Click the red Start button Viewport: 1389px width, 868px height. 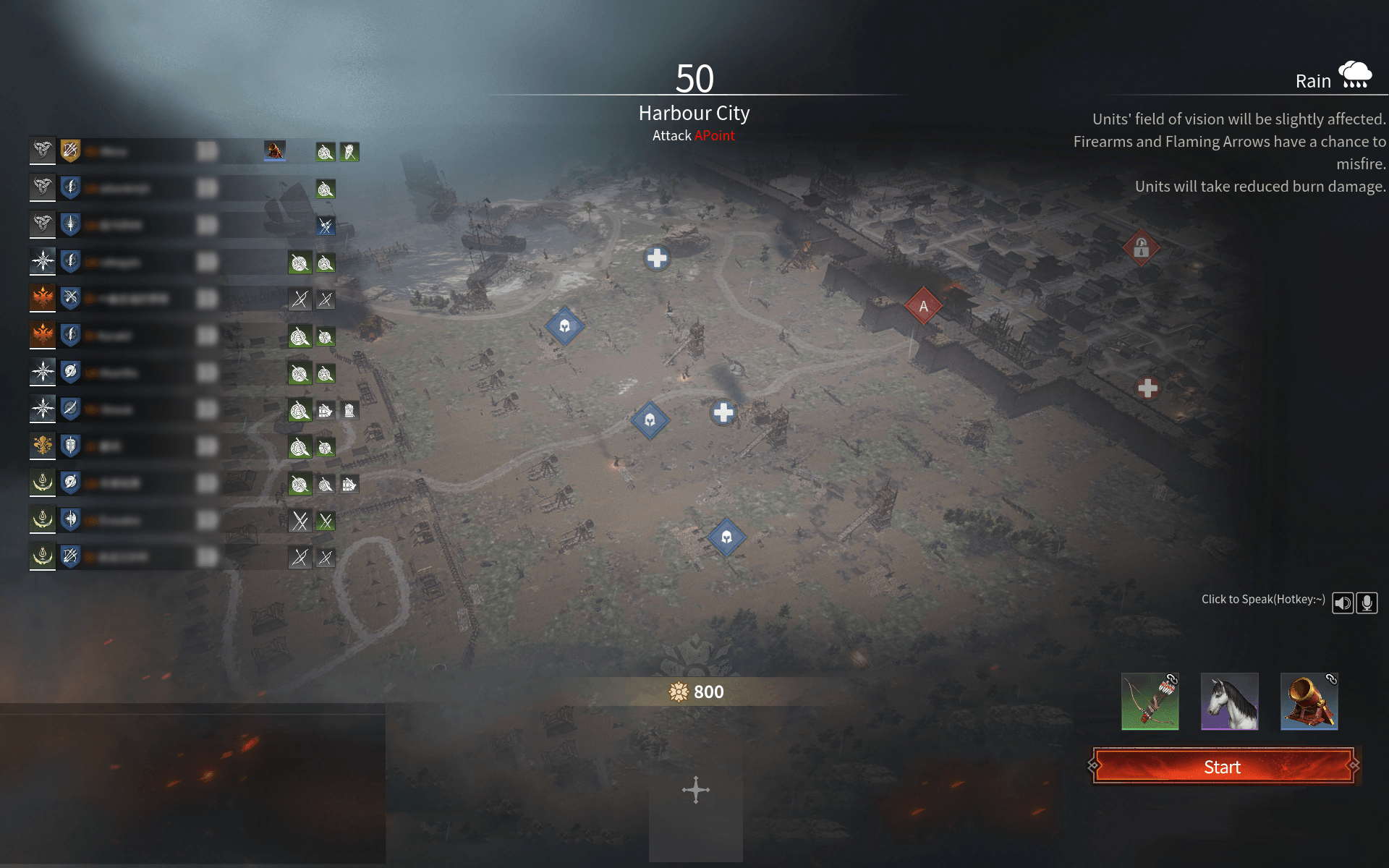tap(1223, 767)
